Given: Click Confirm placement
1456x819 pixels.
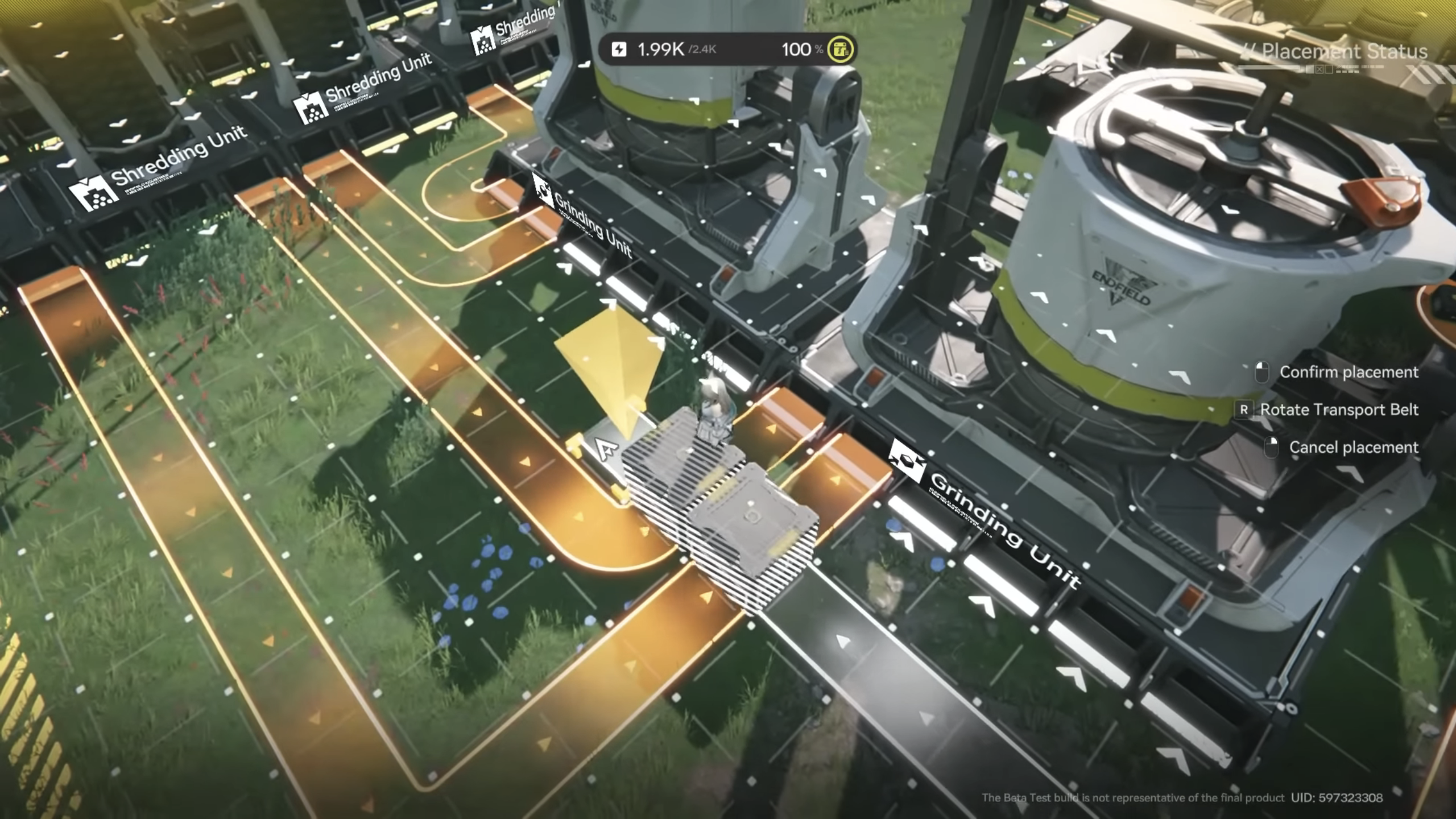Looking at the screenshot, I should click(x=1349, y=372).
